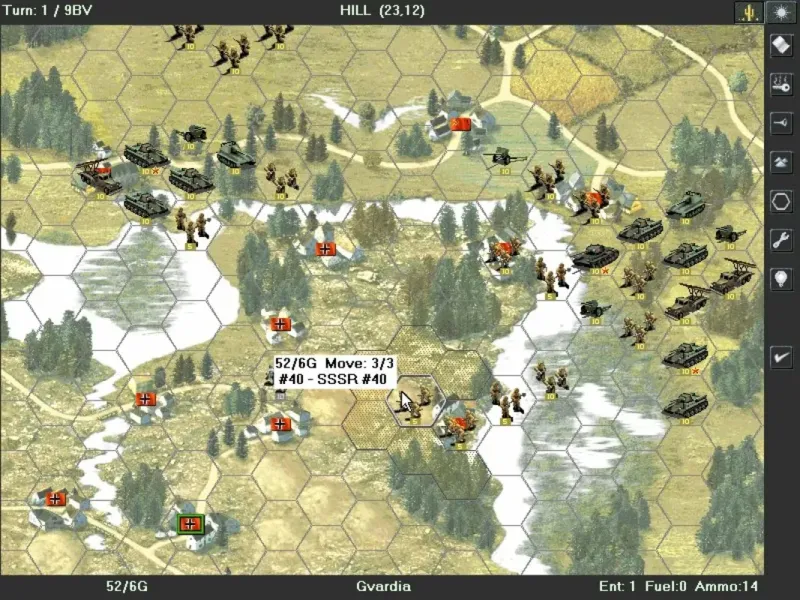Click the lightbulb hint button

780,279
